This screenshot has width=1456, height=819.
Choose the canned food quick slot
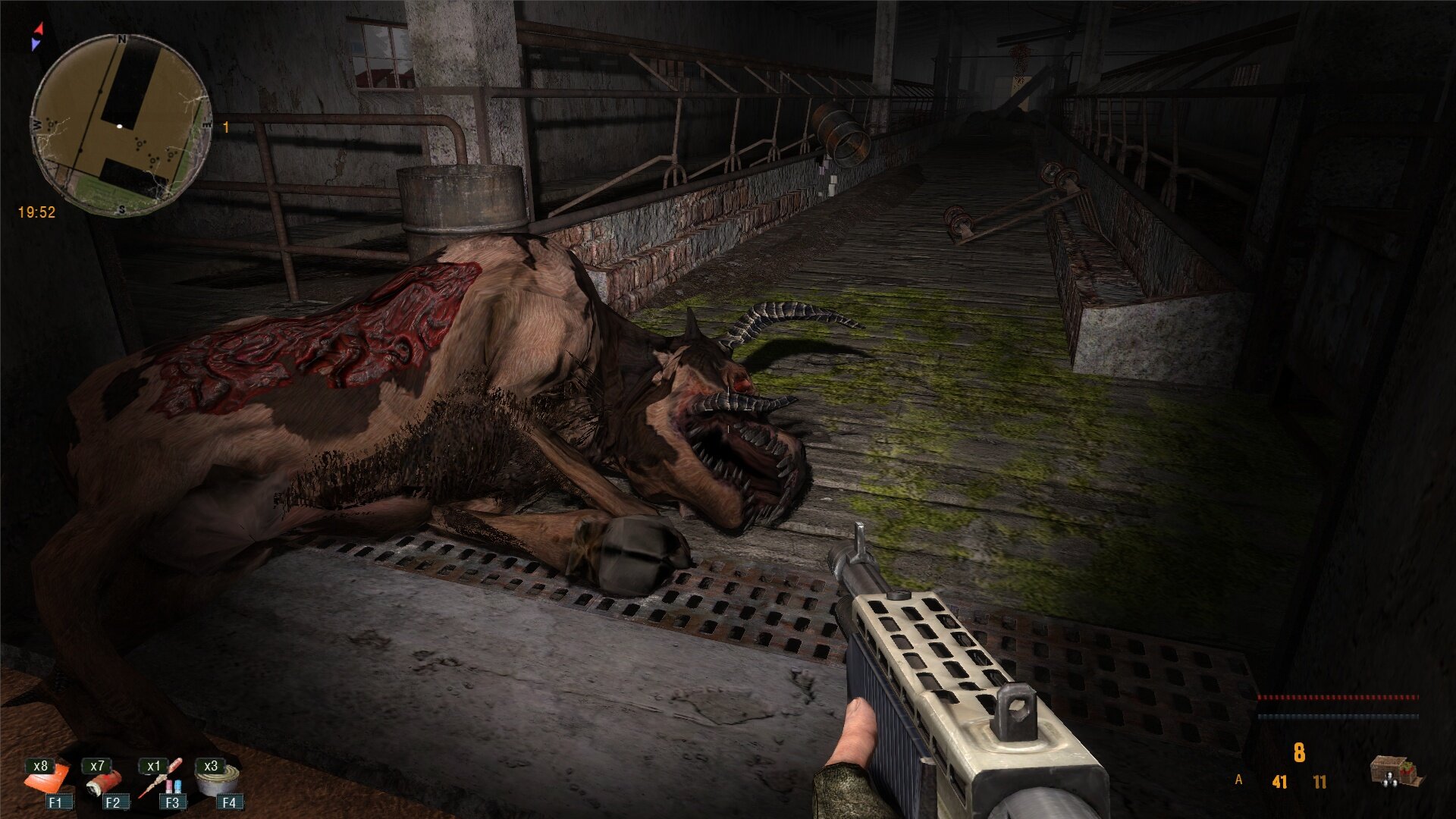pyautogui.click(x=218, y=781)
